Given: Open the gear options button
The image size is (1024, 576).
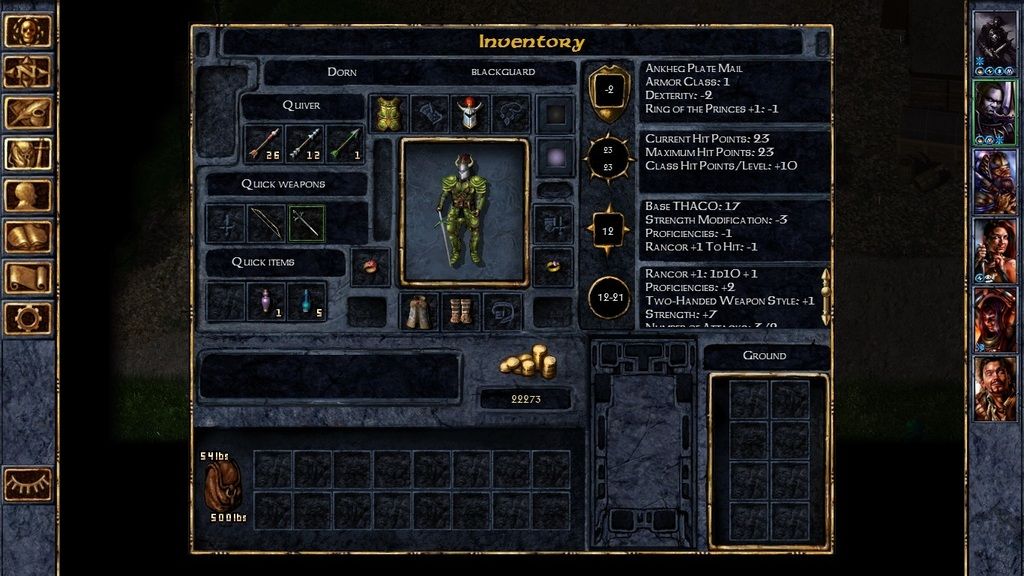Looking at the screenshot, I should click(x=28, y=318).
